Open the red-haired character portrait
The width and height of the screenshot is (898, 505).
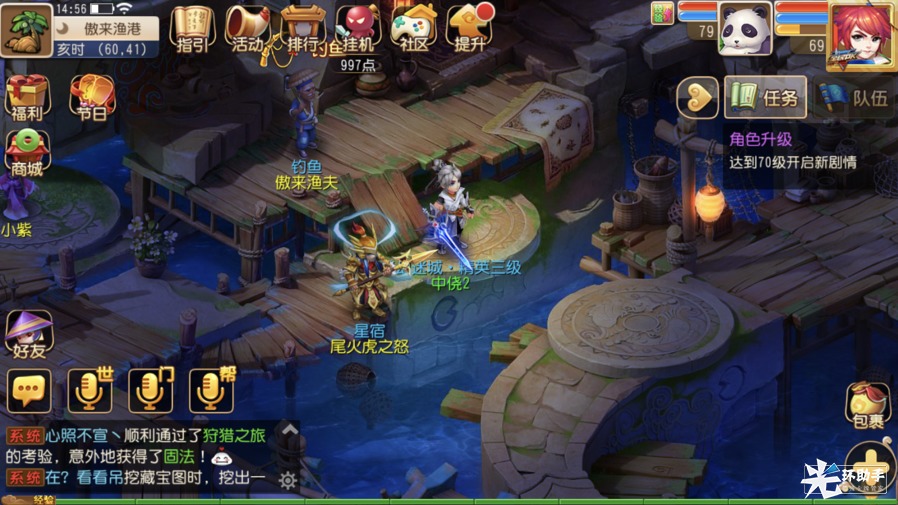coord(861,34)
